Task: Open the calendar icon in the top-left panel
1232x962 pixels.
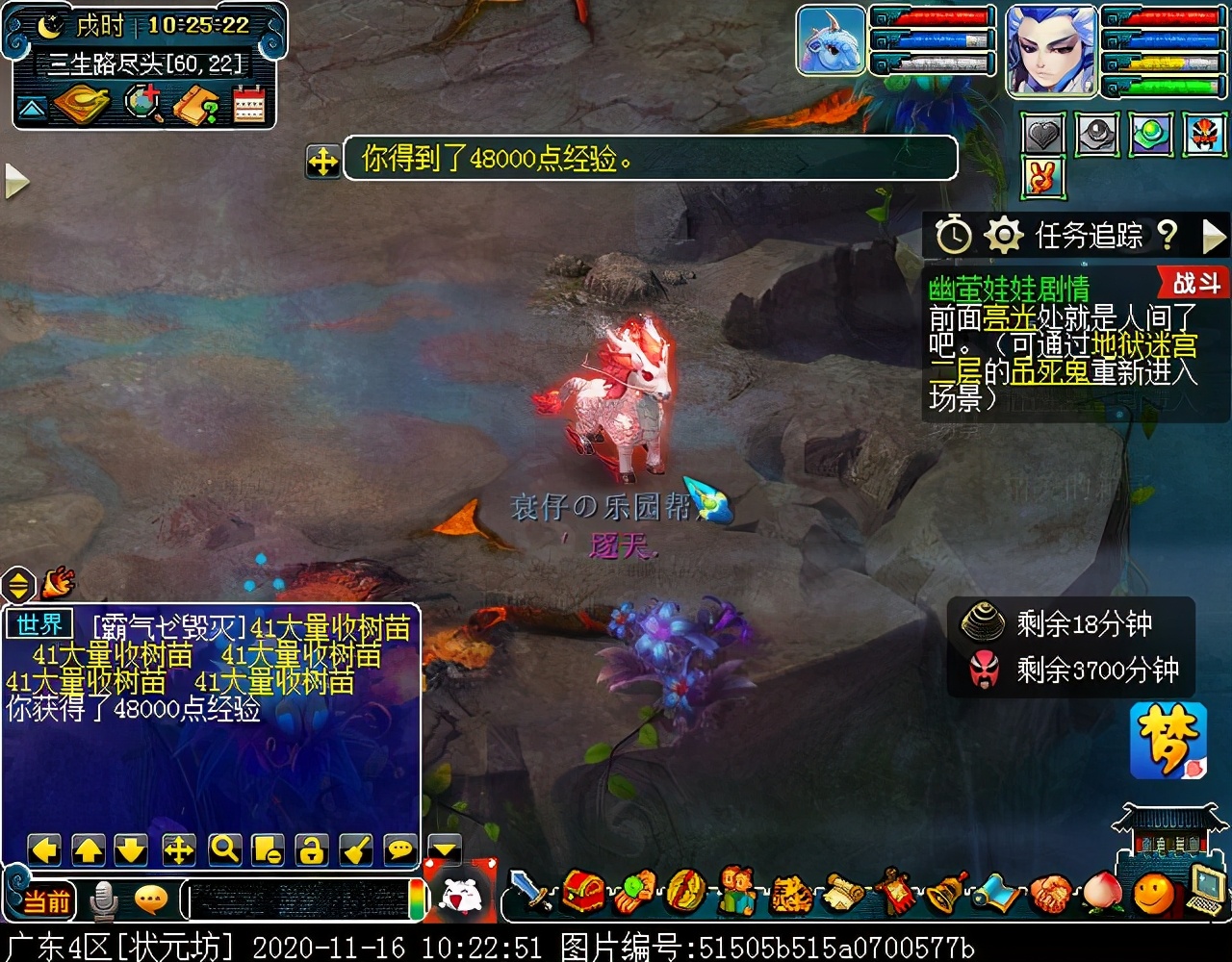Action: [x=249, y=105]
